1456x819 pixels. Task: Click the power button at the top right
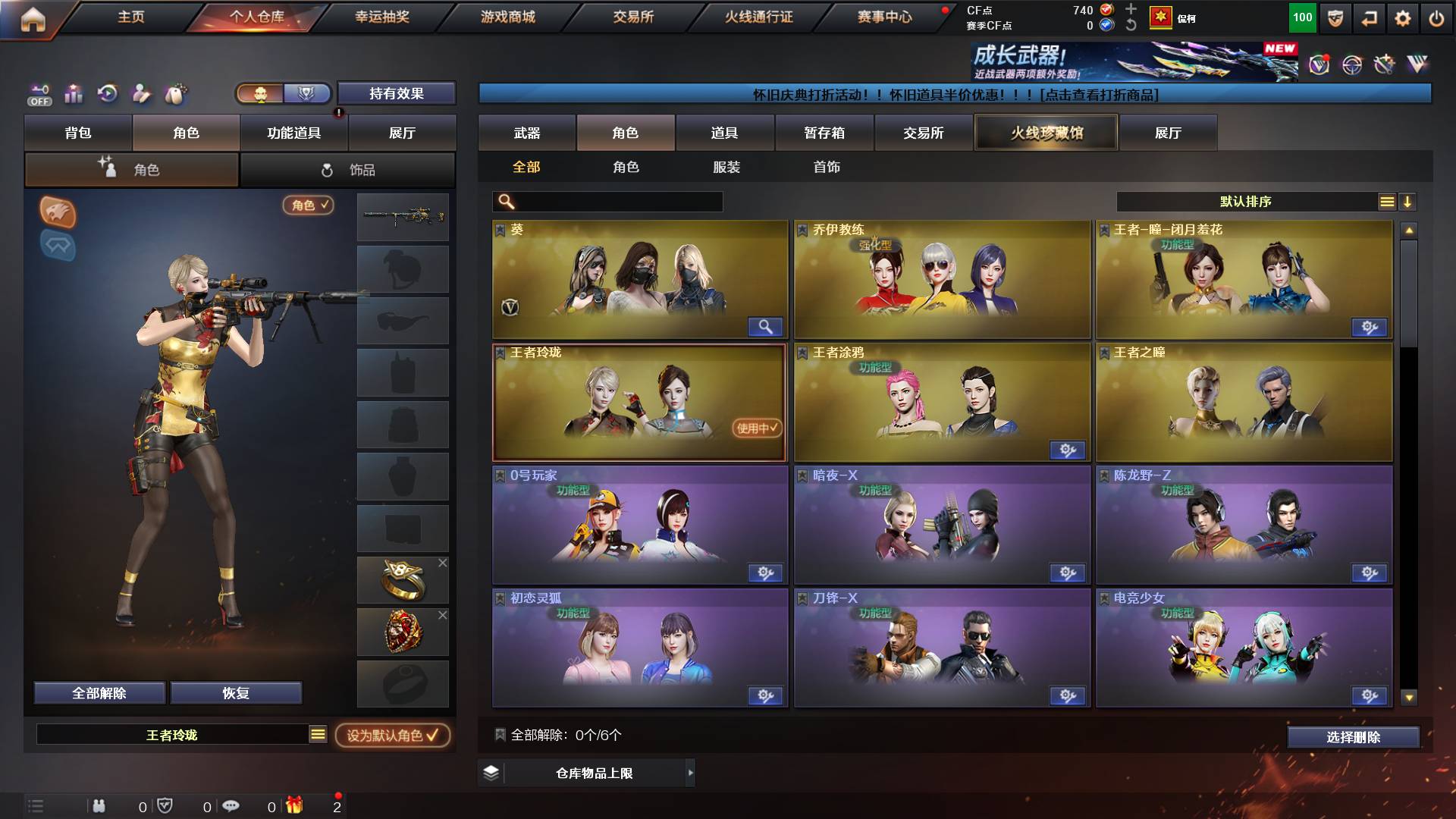[1437, 17]
